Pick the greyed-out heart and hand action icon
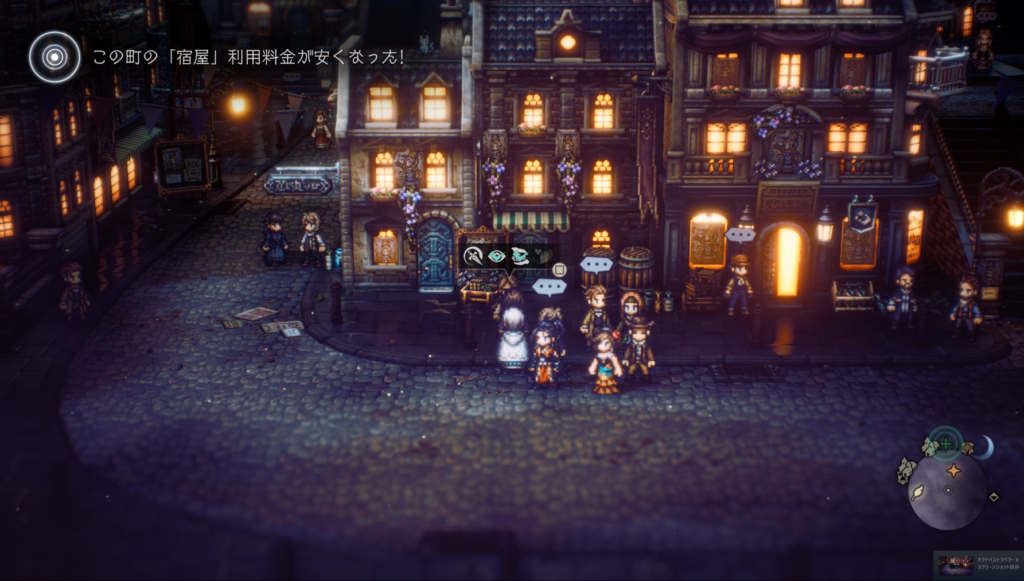The image size is (1024, 581). pyautogui.click(x=542, y=256)
